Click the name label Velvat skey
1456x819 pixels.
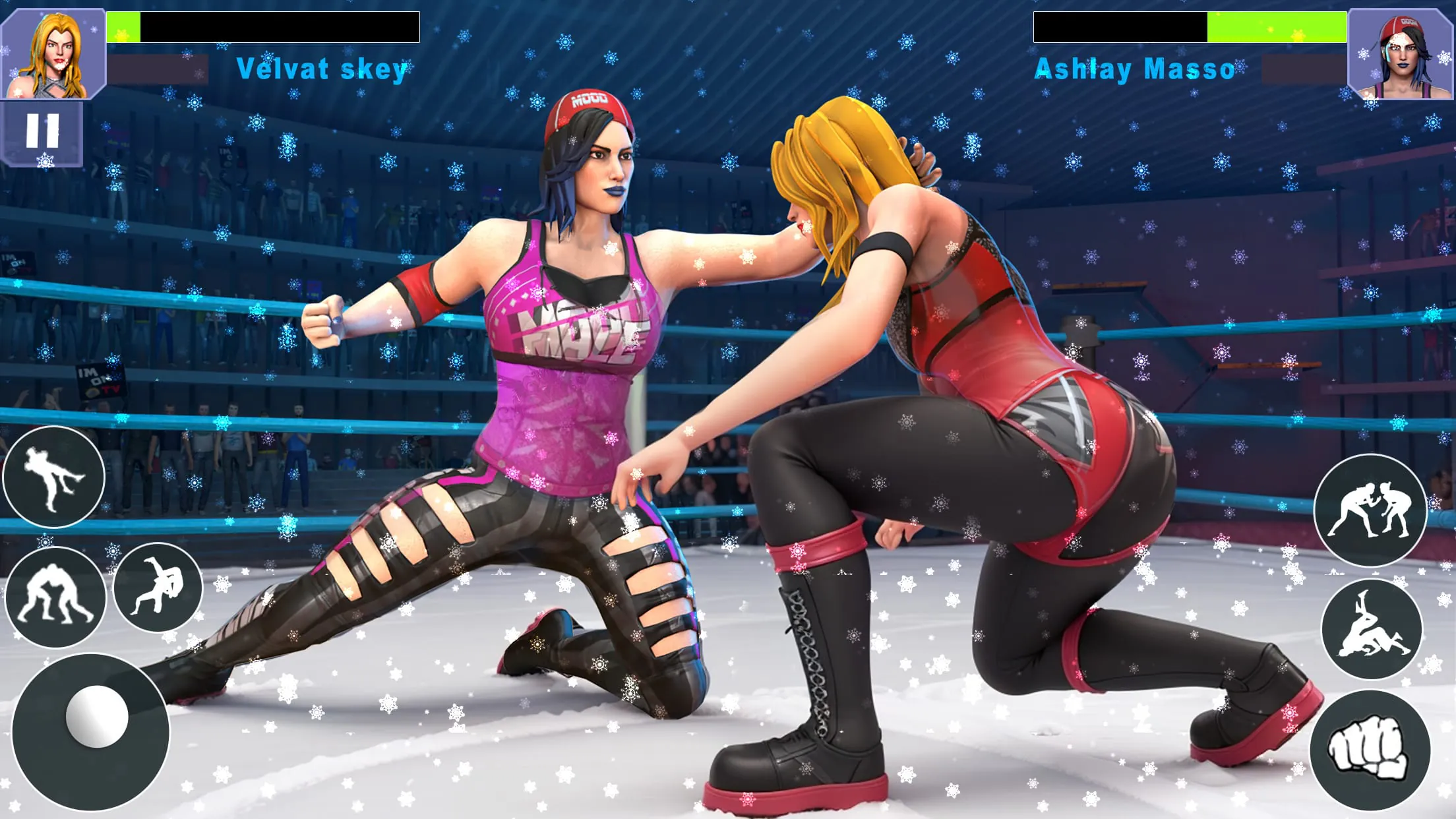[322, 69]
